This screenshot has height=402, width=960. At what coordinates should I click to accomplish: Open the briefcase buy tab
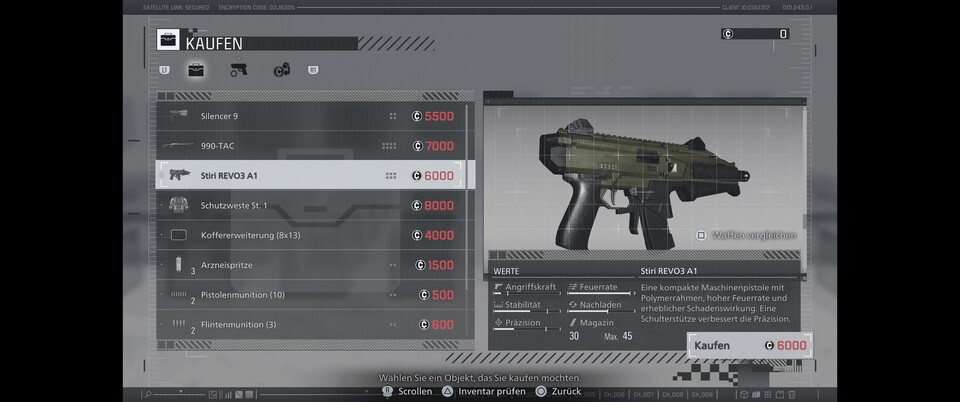click(x=196, y=70)
